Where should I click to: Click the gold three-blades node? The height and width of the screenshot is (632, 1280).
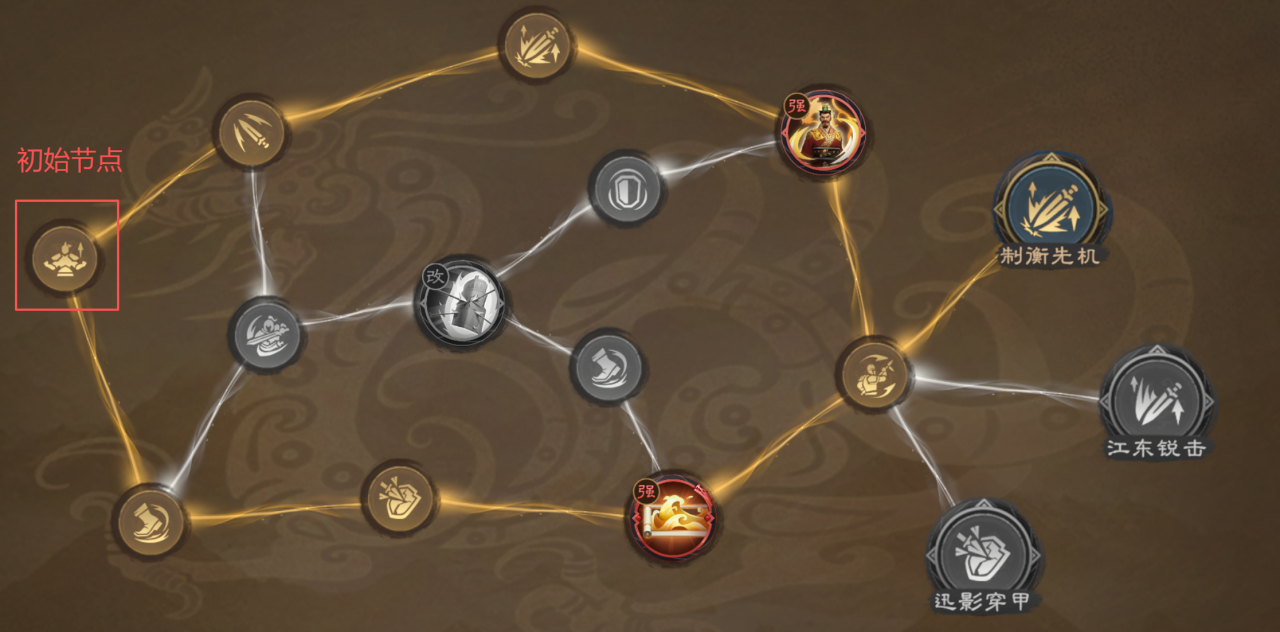pyautogui.click(x=251, y=133)
